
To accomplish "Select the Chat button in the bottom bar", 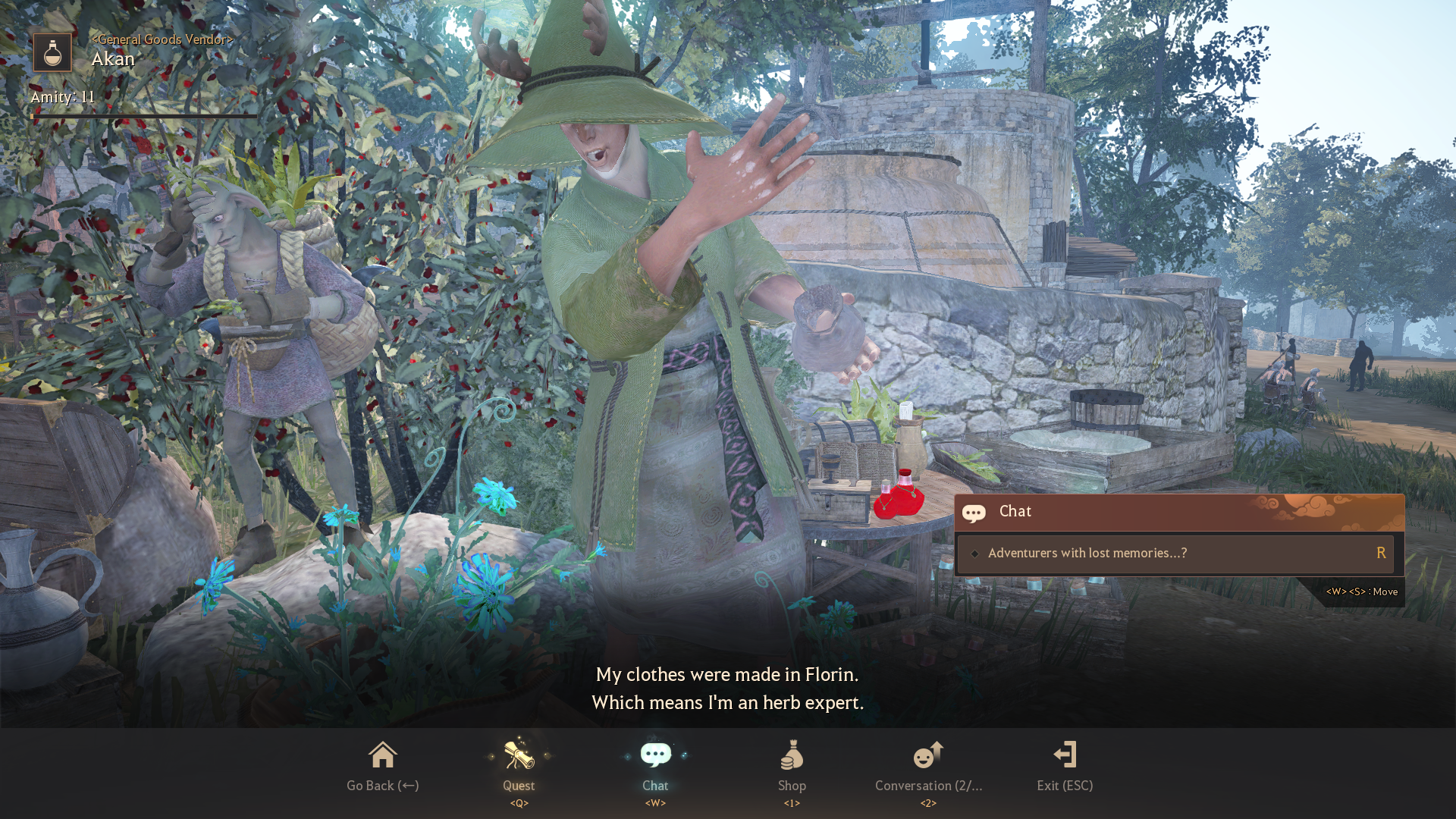I will pyautogui.click(x=655, y=766).
